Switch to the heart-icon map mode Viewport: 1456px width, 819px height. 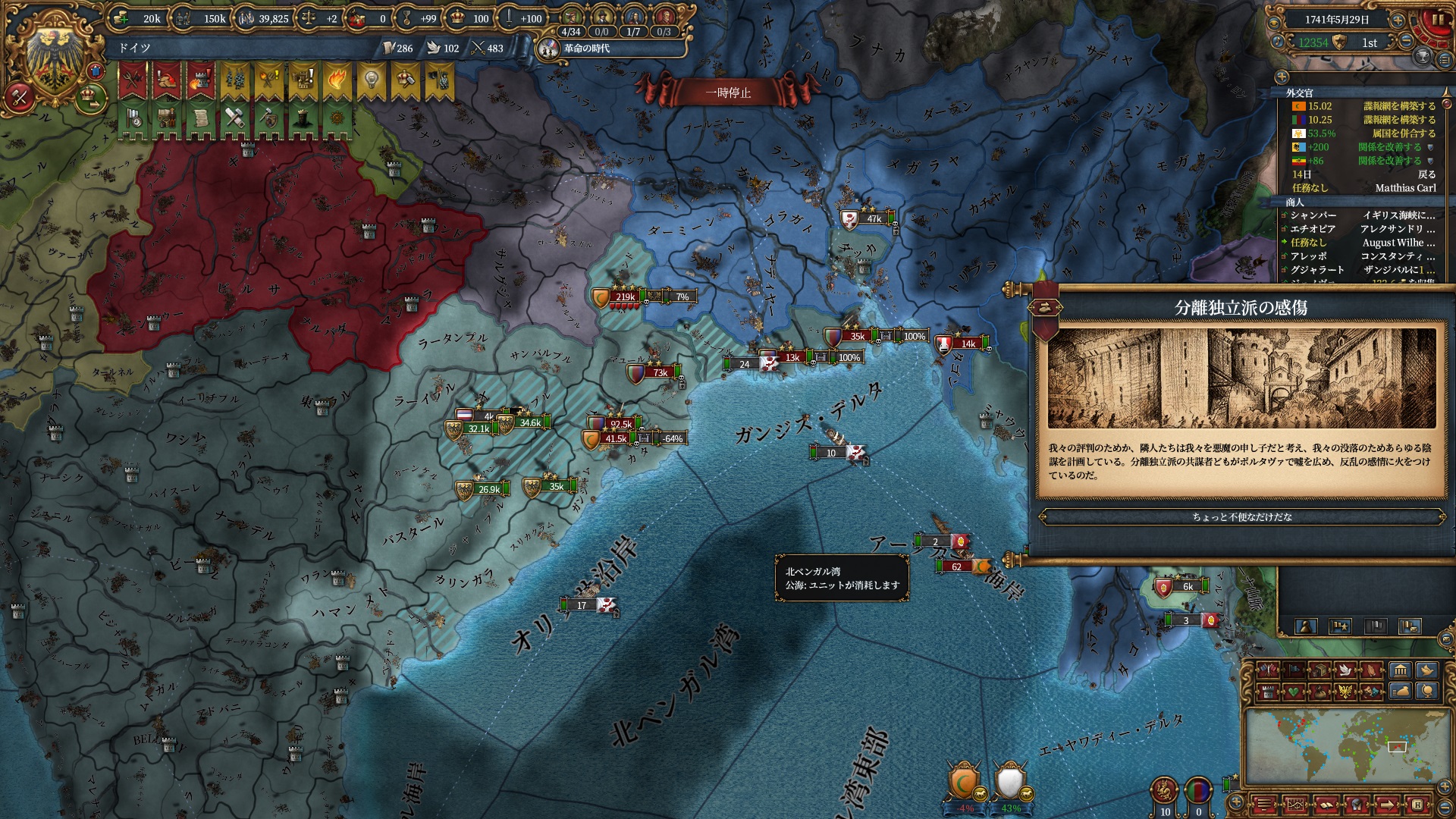[1294, 692]
